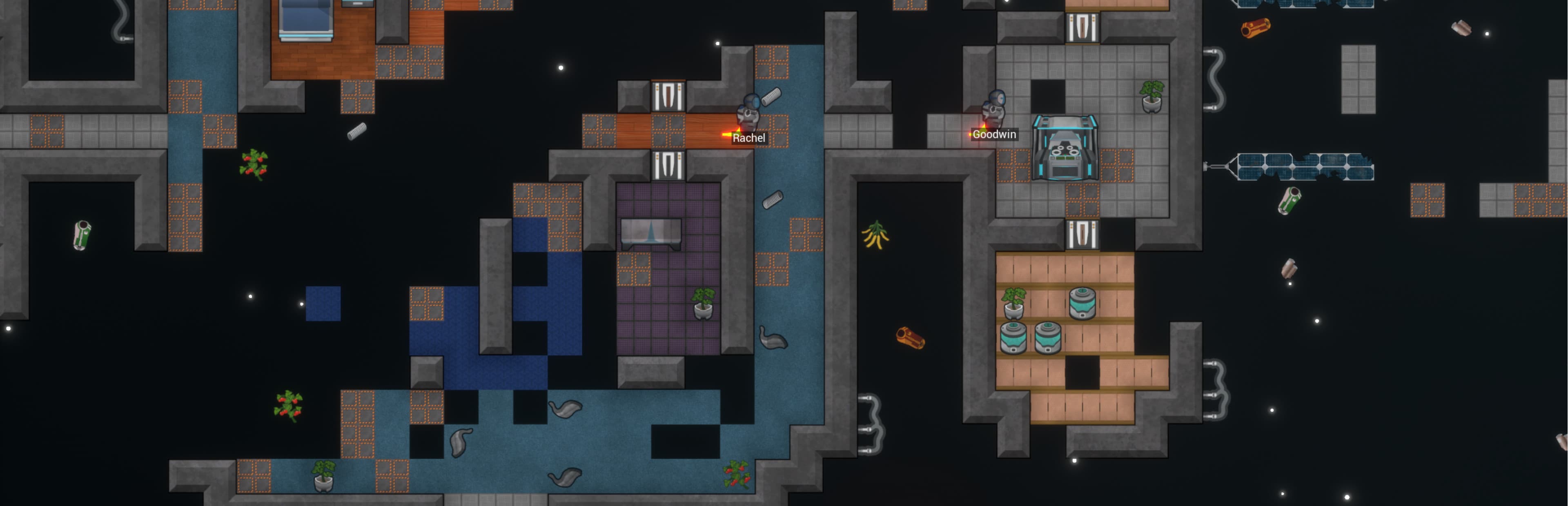Screen dimensions: 1568x506
Task: Select the Goodwin name label
Action: point(994,134)
